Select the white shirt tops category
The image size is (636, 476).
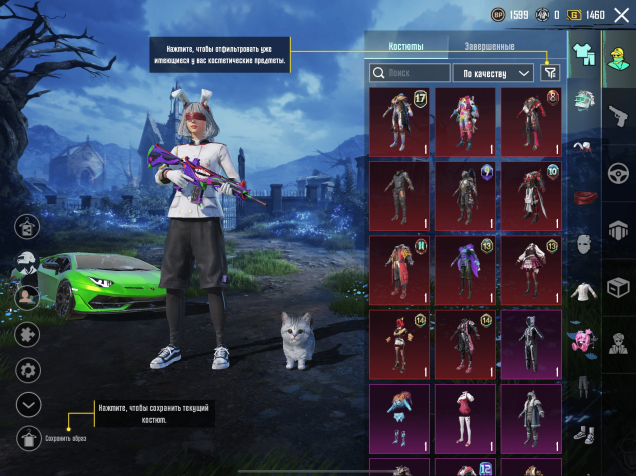583,293
